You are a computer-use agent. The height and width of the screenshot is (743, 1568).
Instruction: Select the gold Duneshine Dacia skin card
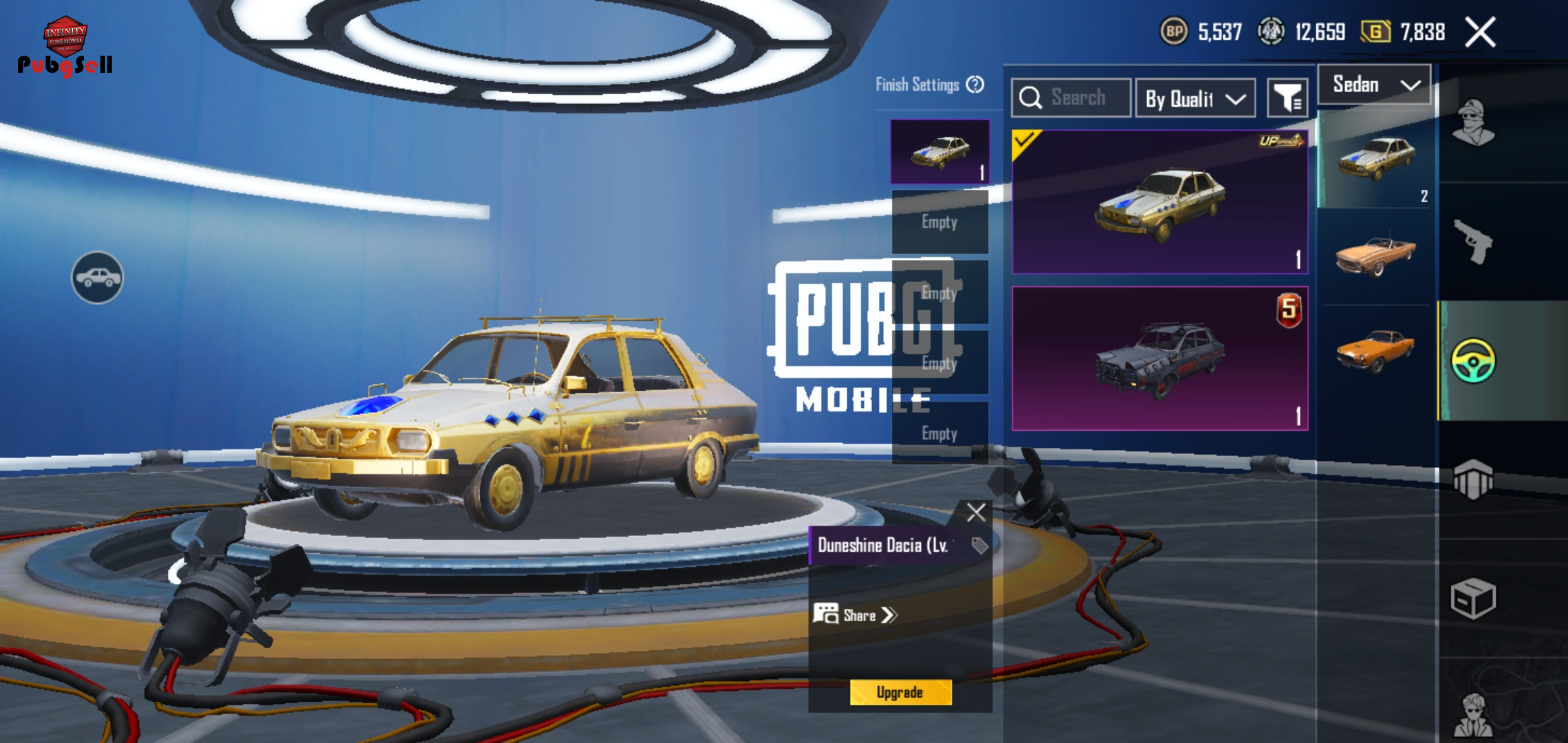tap(1159, 202)
